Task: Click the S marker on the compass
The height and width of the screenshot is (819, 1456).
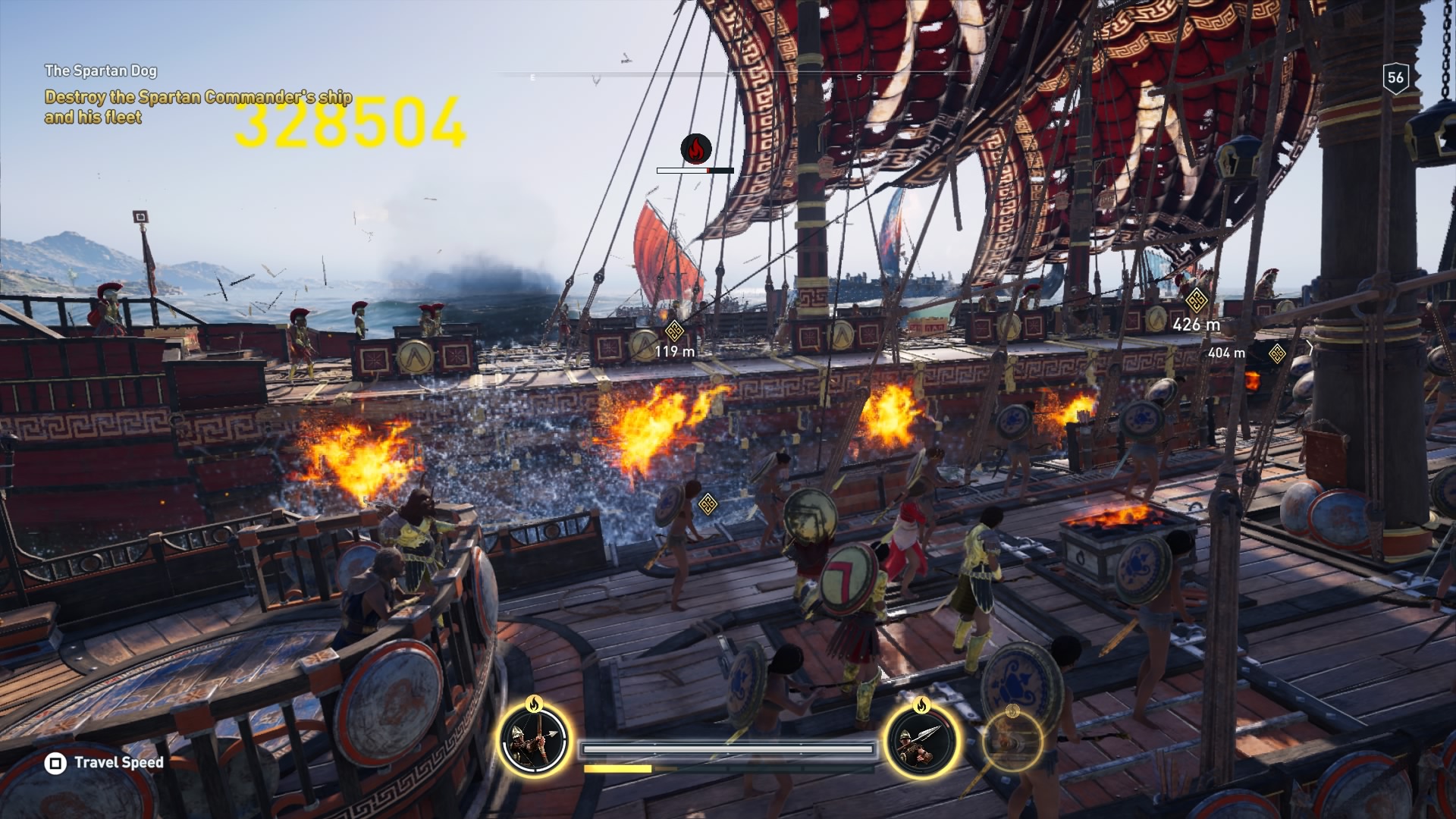Action: pos(859,77)
